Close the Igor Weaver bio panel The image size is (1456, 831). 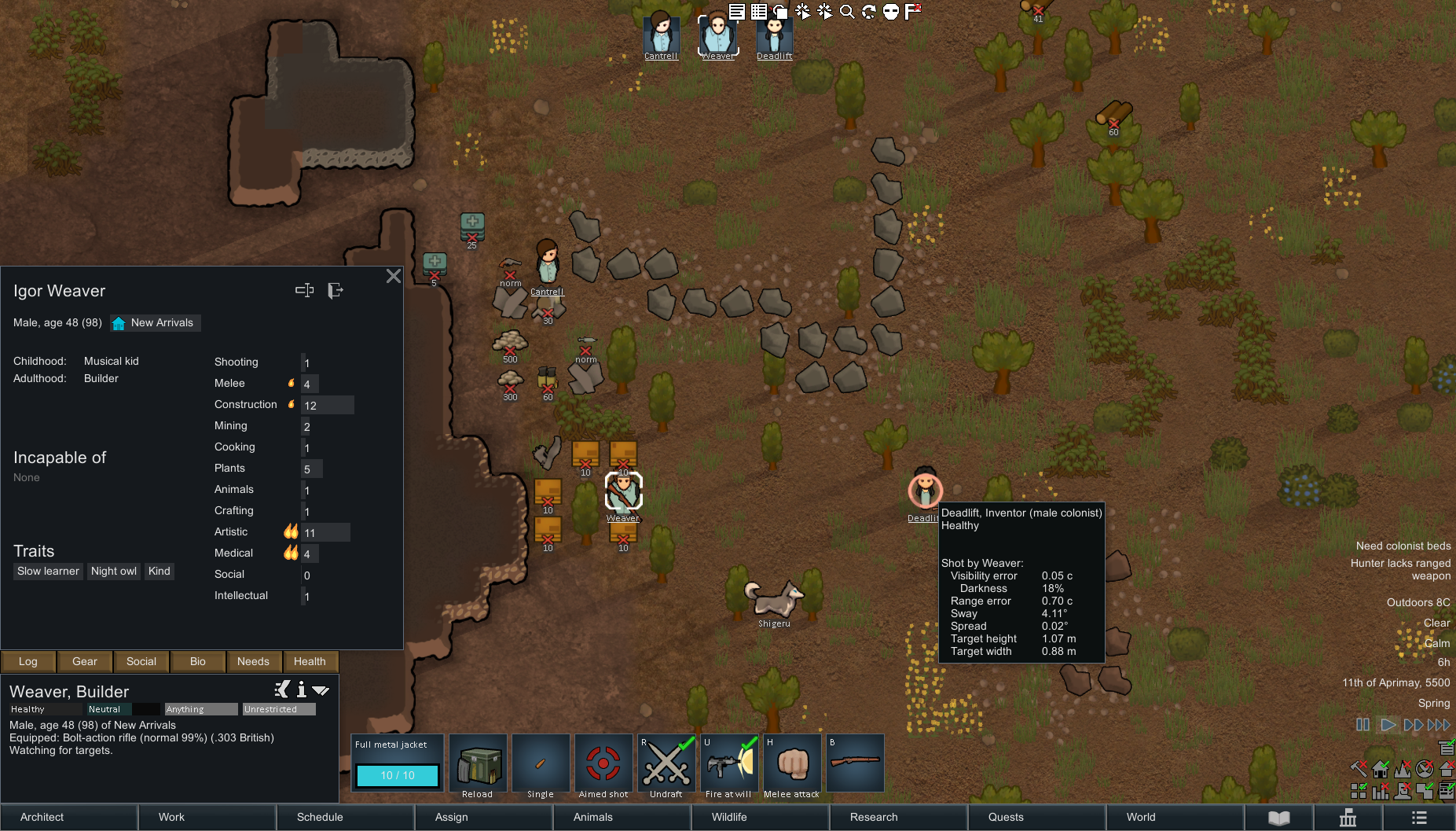click(x=394, y=276)
